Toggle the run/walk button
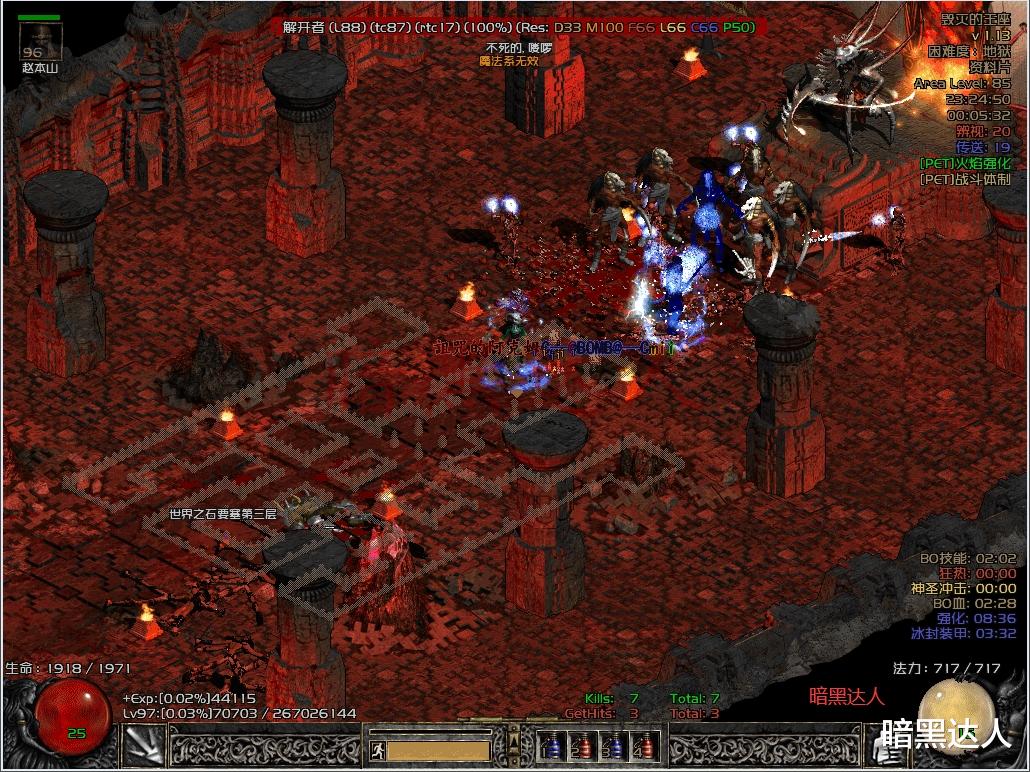 [377, 749]
